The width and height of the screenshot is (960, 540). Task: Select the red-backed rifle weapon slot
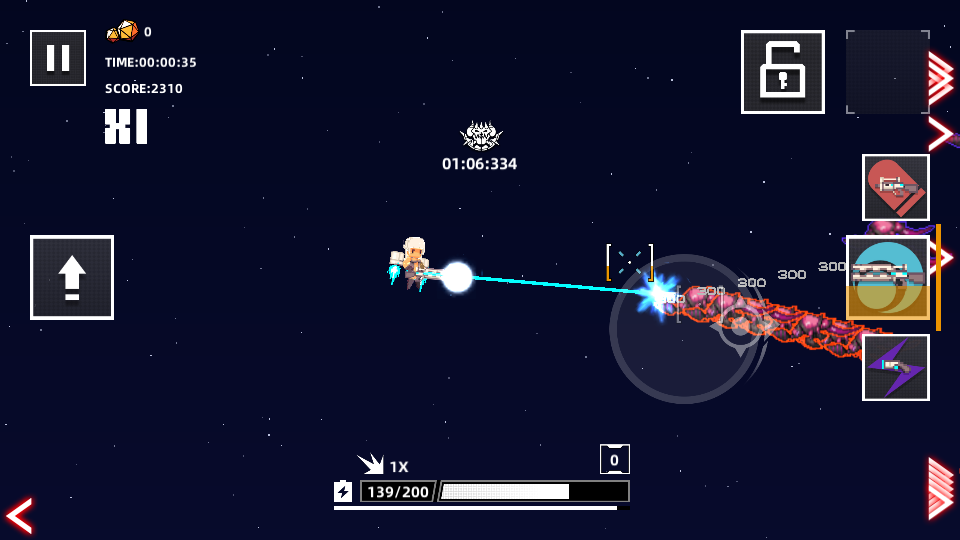895,187
